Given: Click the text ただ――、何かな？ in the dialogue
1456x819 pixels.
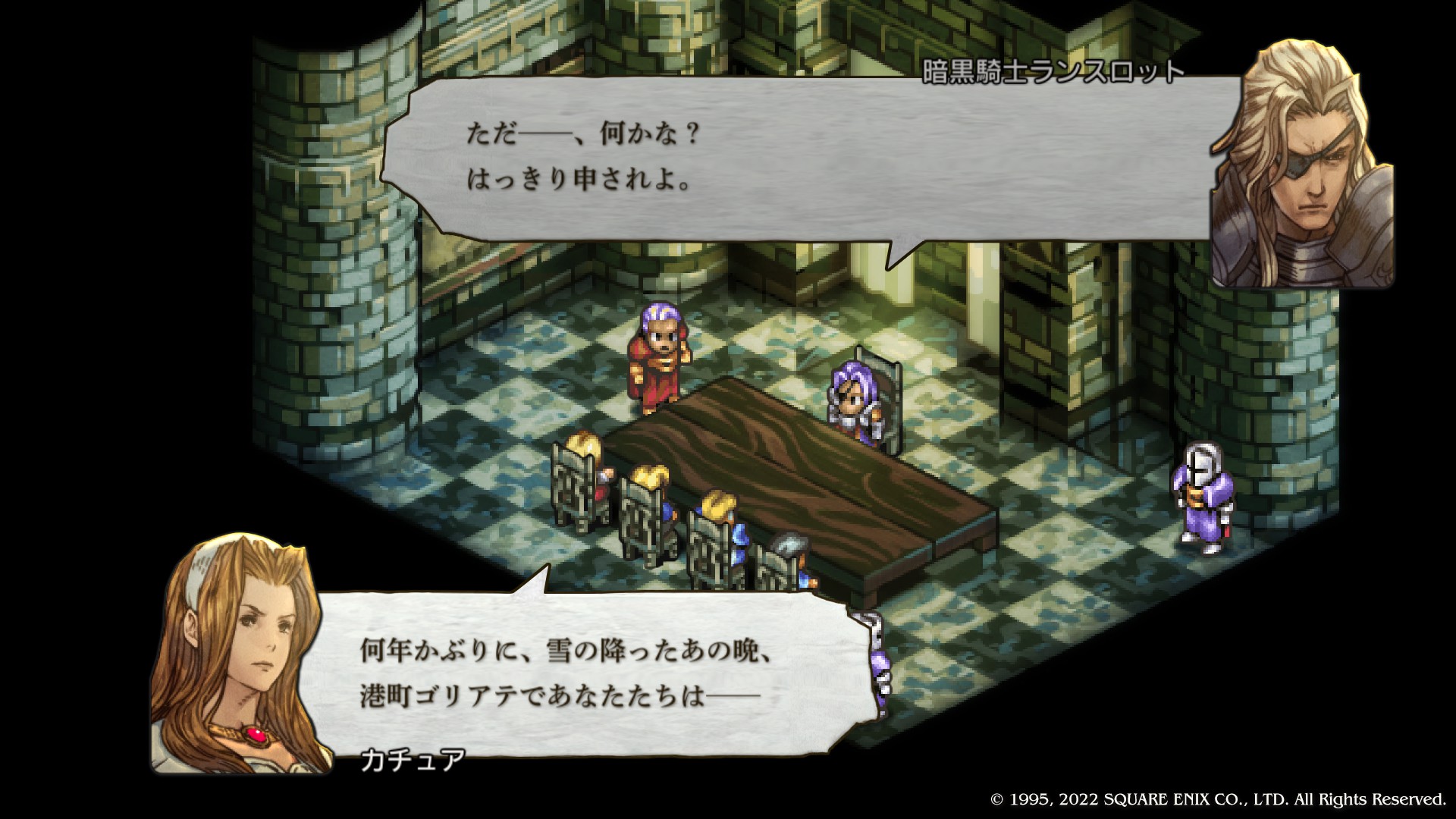Looking at the screenshot, I should pos(584,135).
